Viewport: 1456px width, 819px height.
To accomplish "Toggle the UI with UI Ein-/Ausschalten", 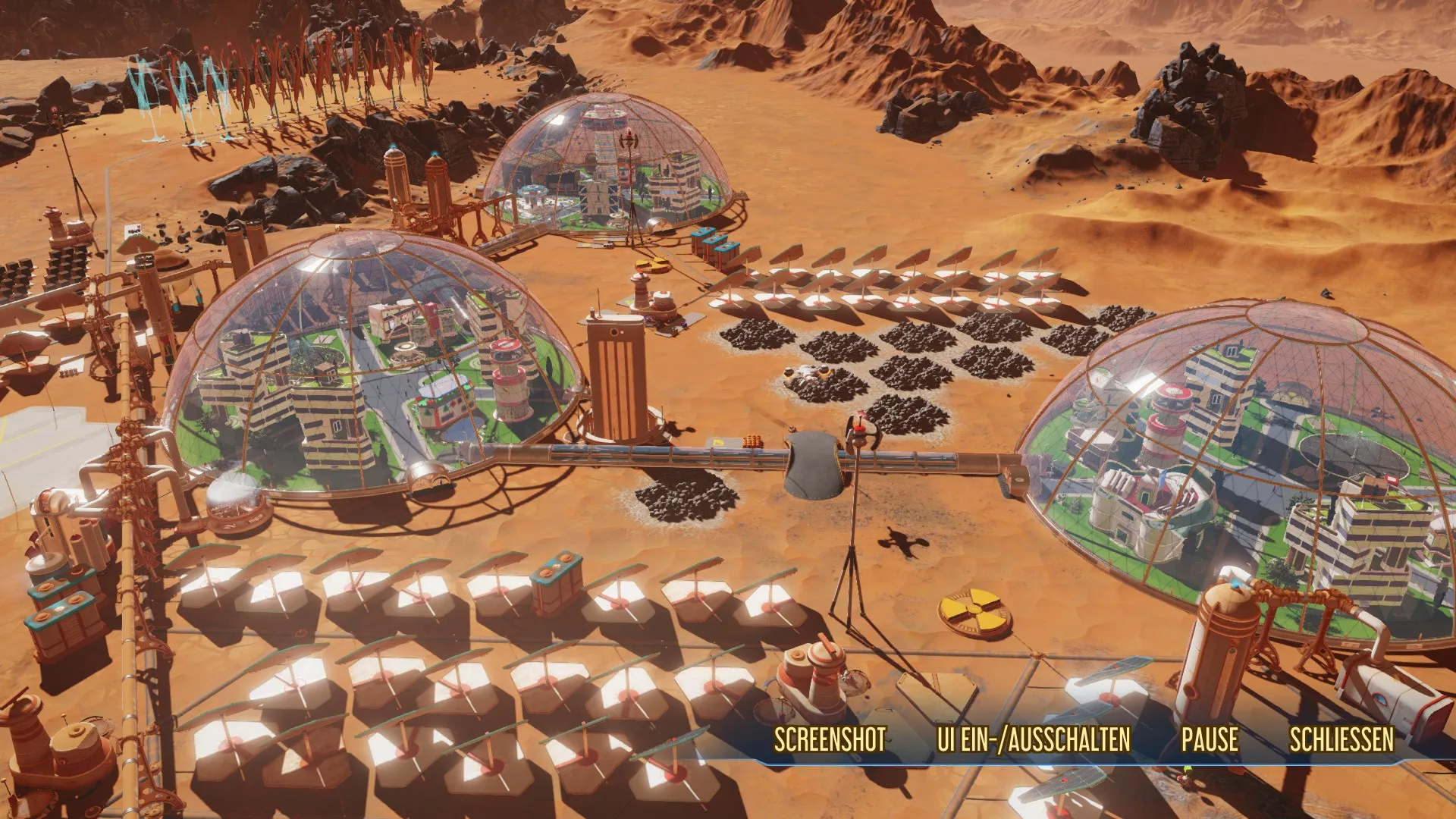I will [1034, 739].
